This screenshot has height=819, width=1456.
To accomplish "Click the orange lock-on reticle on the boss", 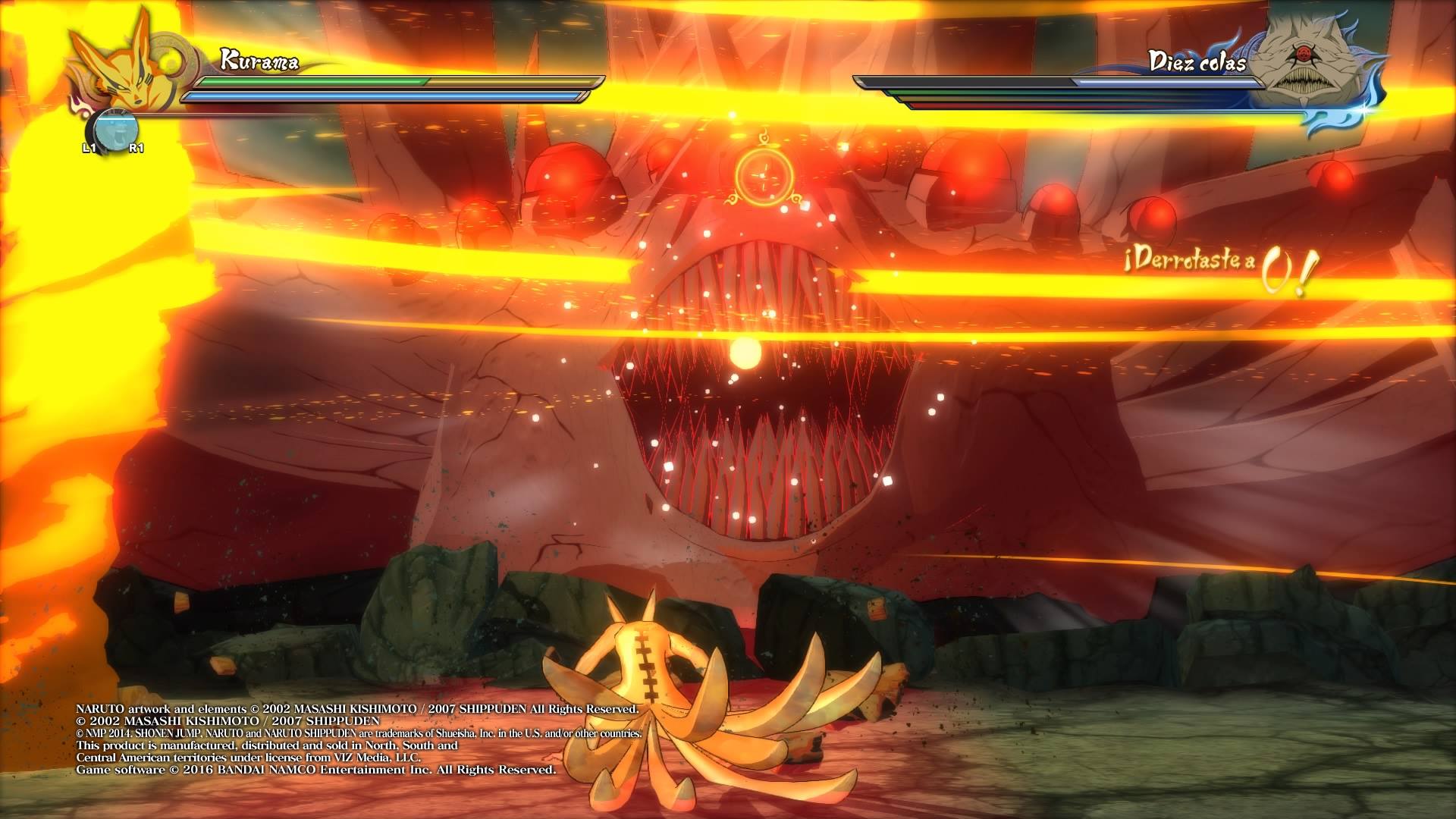I will 764,176.
